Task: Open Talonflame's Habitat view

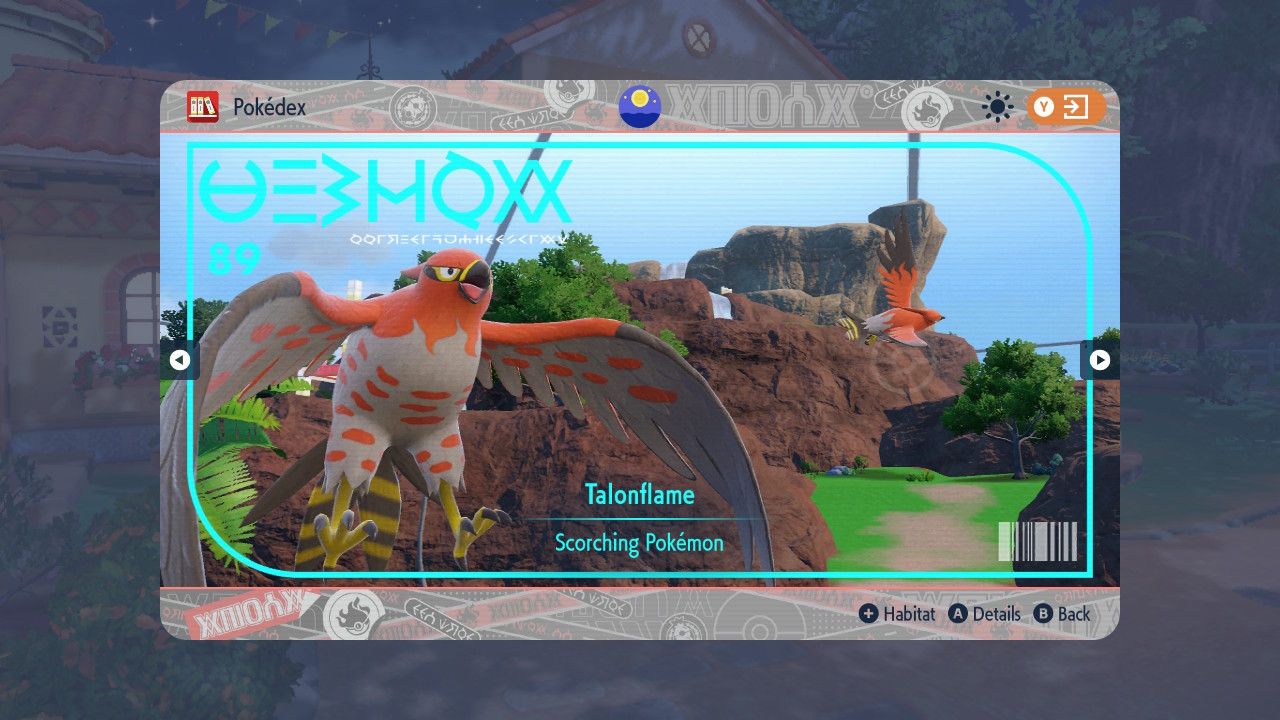Action: click(x=897, y=614)
